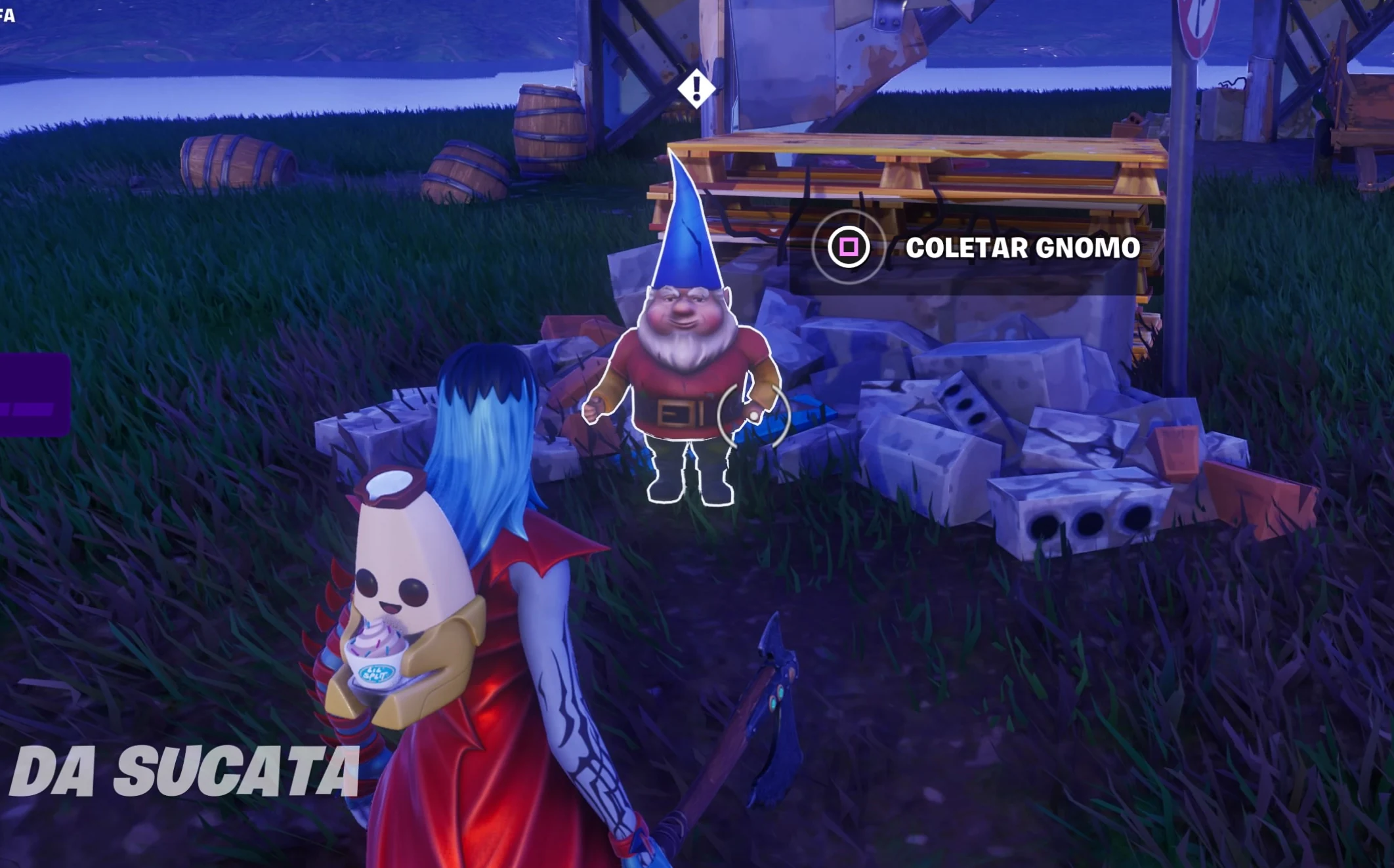This screenshot has height=868, width=1394.
Task: Toggle the interaction circle around the square prompt
Action: (849, 247)
